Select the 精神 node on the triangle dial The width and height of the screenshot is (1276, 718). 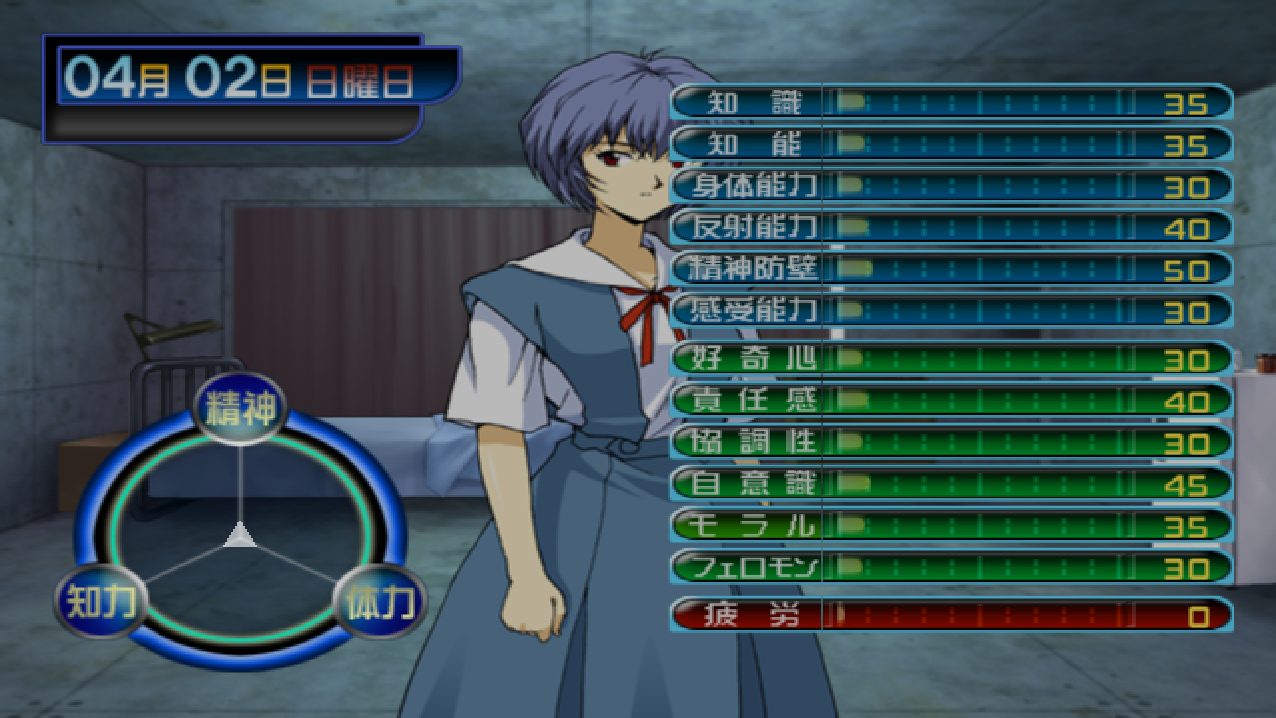pos(240,410)
